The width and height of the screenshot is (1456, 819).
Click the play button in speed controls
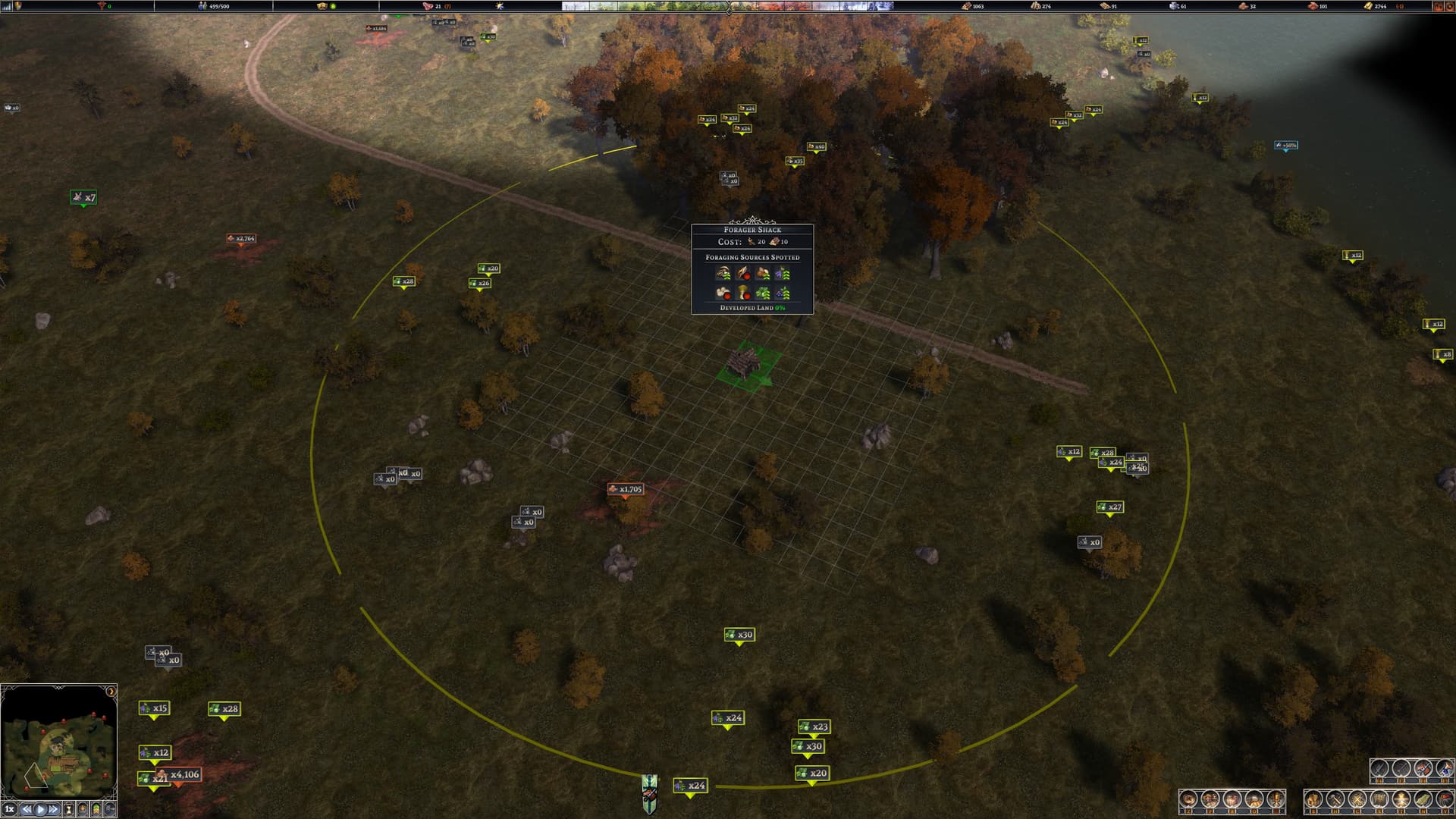40,809
